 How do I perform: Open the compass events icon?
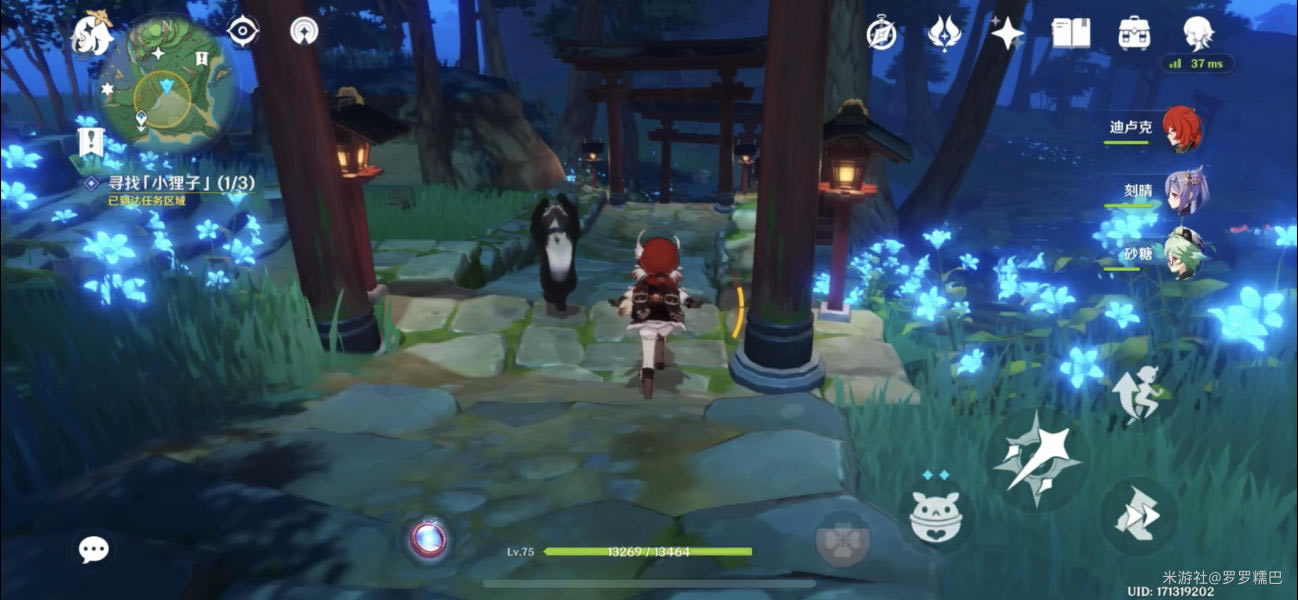[880, 34]
